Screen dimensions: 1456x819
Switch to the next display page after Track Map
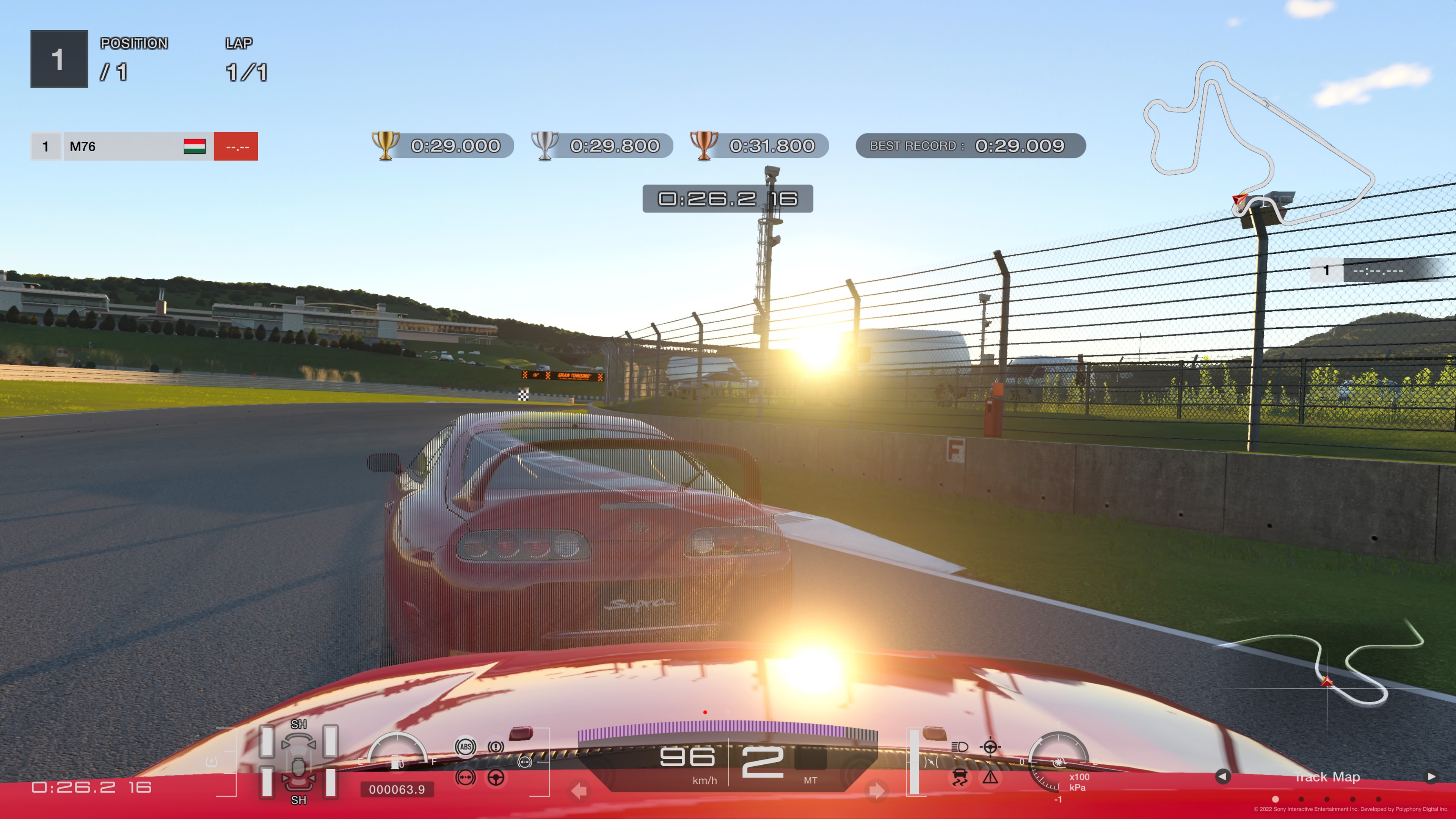(1431, 777)
